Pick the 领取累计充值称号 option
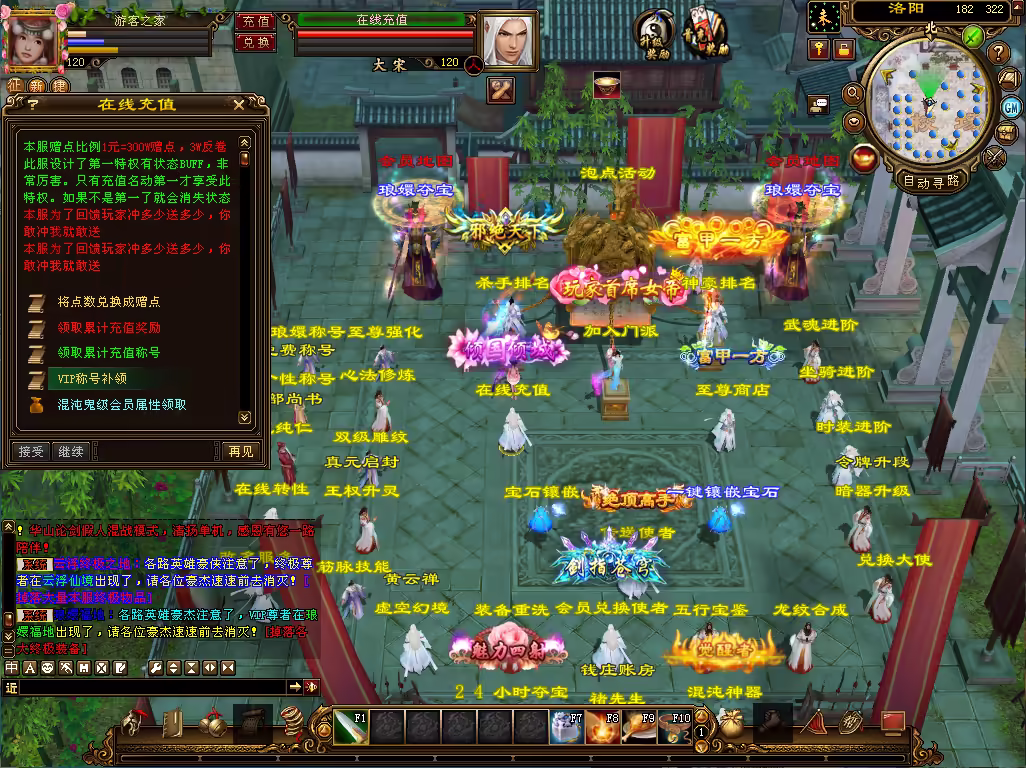Image resolution: width=1026 pixels, height=768 pixels. click(x=108, y=353)
